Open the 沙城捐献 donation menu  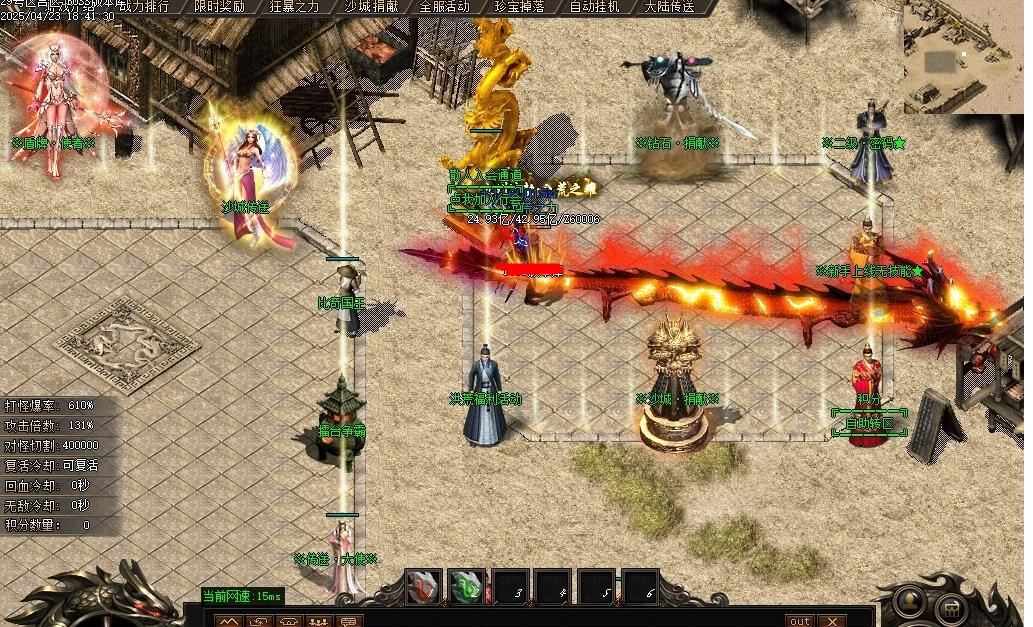click(371, 7)
